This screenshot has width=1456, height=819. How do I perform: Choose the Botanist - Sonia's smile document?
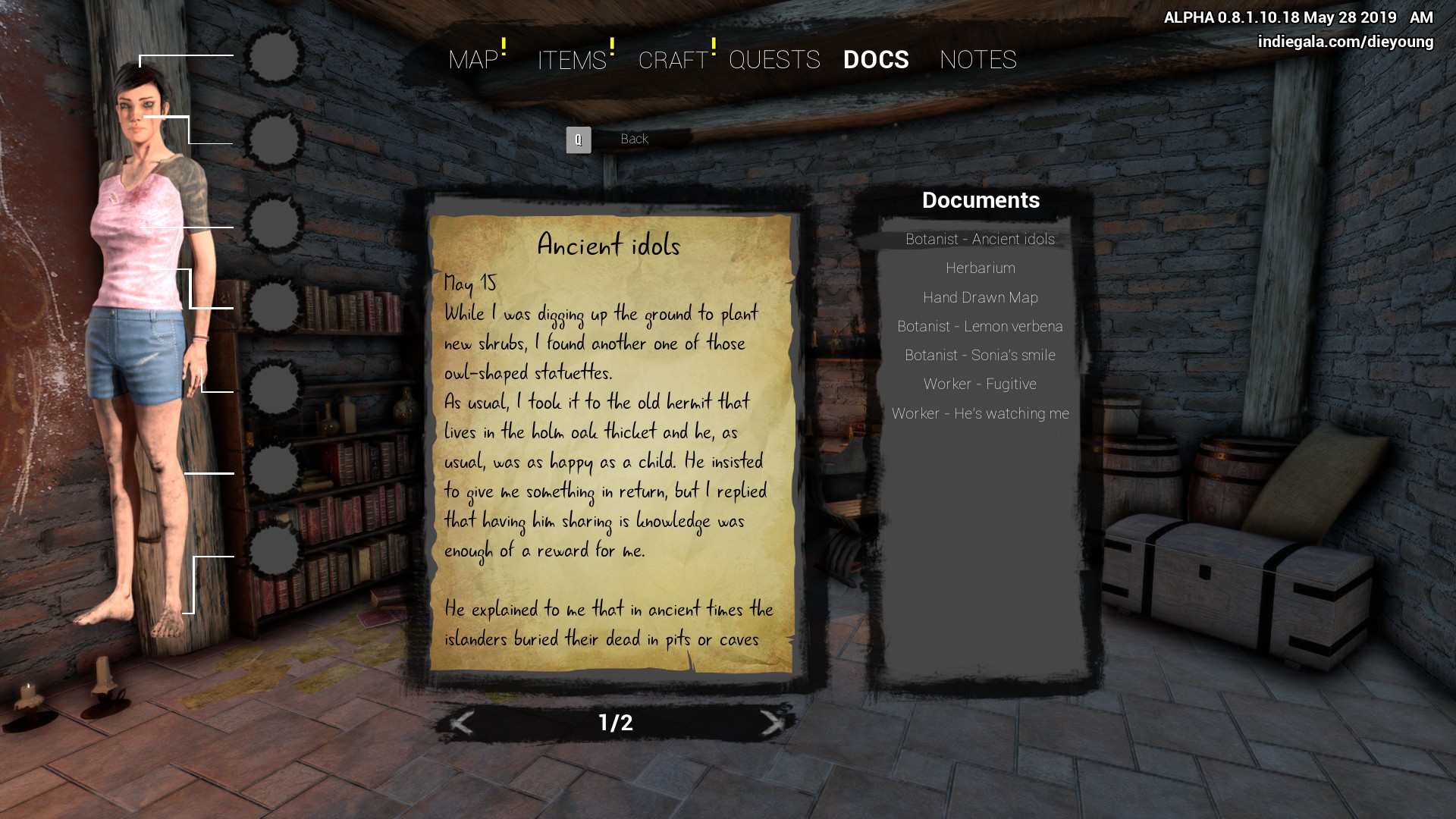[980, 356]
